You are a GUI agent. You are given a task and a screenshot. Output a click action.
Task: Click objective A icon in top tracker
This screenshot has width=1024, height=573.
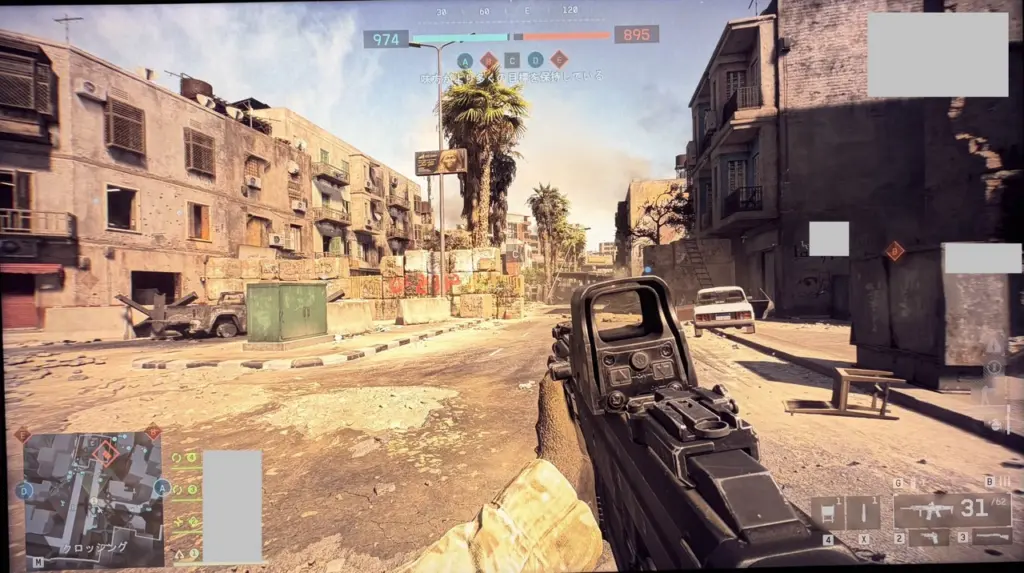pyautogui.click(x=465, y=60)
